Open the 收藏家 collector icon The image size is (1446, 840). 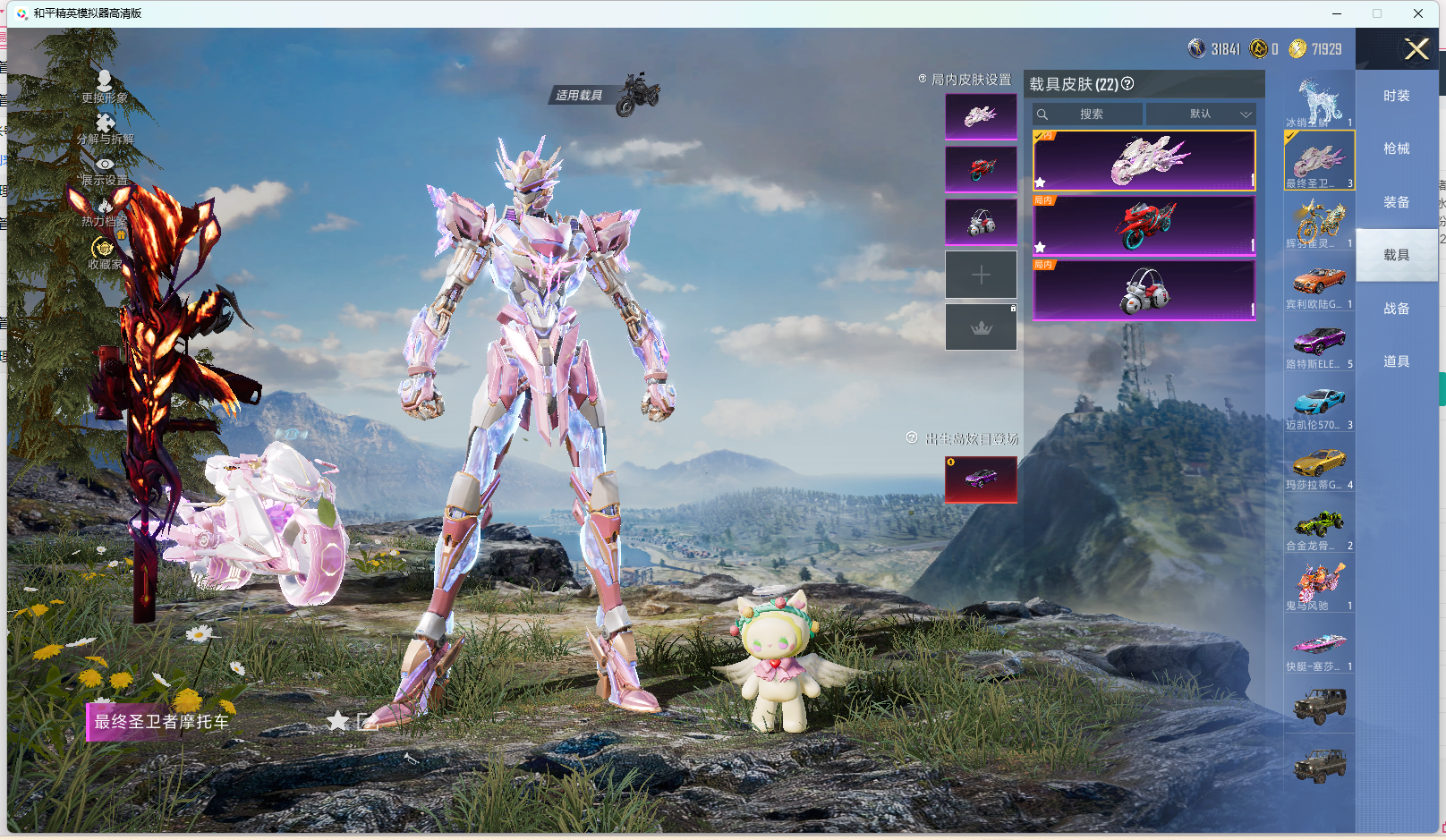104,252
